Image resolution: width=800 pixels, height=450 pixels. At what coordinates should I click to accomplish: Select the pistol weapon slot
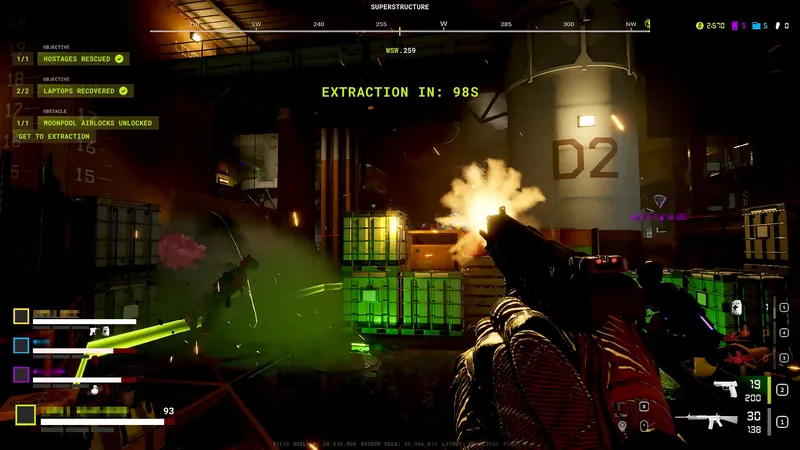(x=726, y=388)
